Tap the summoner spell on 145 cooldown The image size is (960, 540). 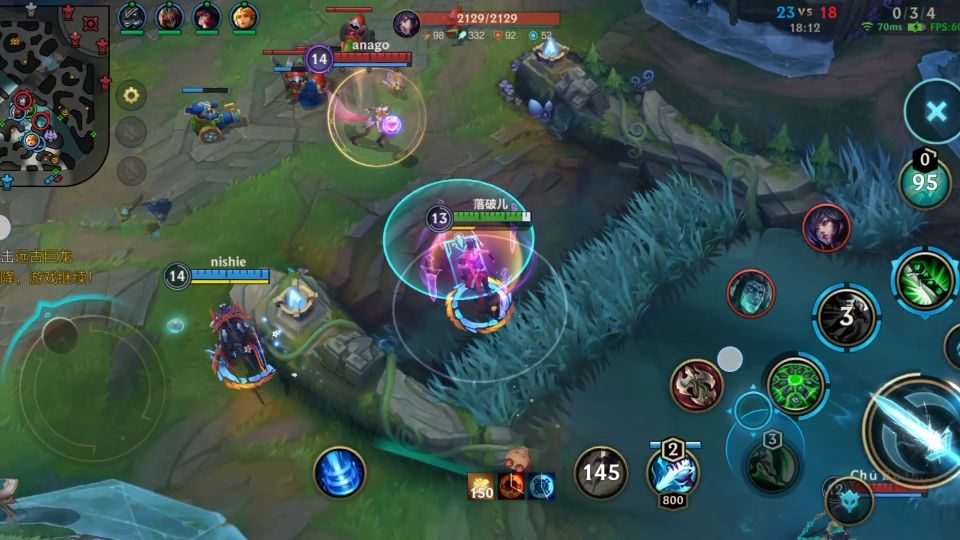pyautogui.click(x=601, y=471)
